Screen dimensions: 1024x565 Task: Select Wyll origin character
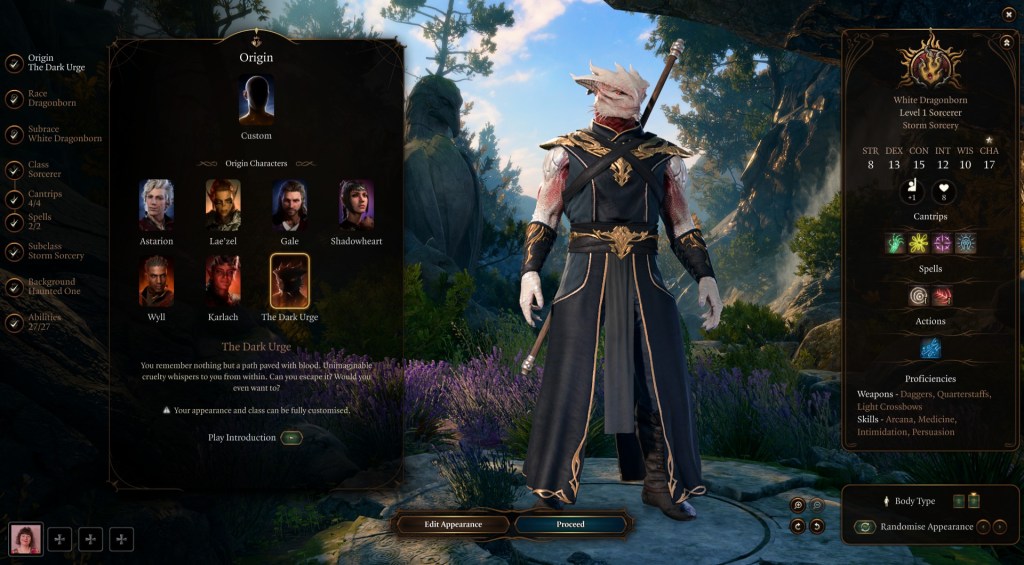(156, 280)
